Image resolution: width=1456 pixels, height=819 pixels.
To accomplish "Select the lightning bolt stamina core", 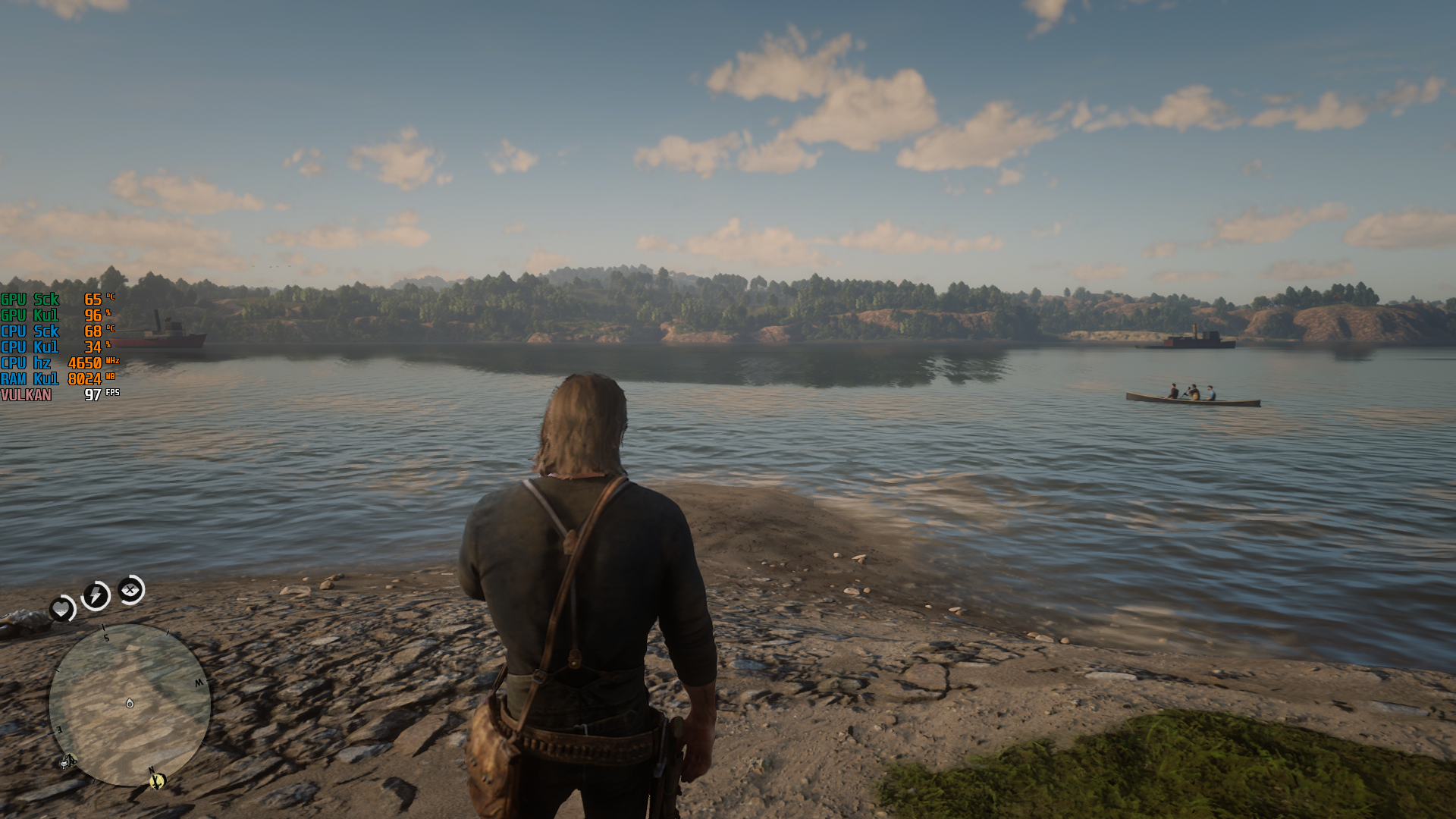I will (96, 595).
